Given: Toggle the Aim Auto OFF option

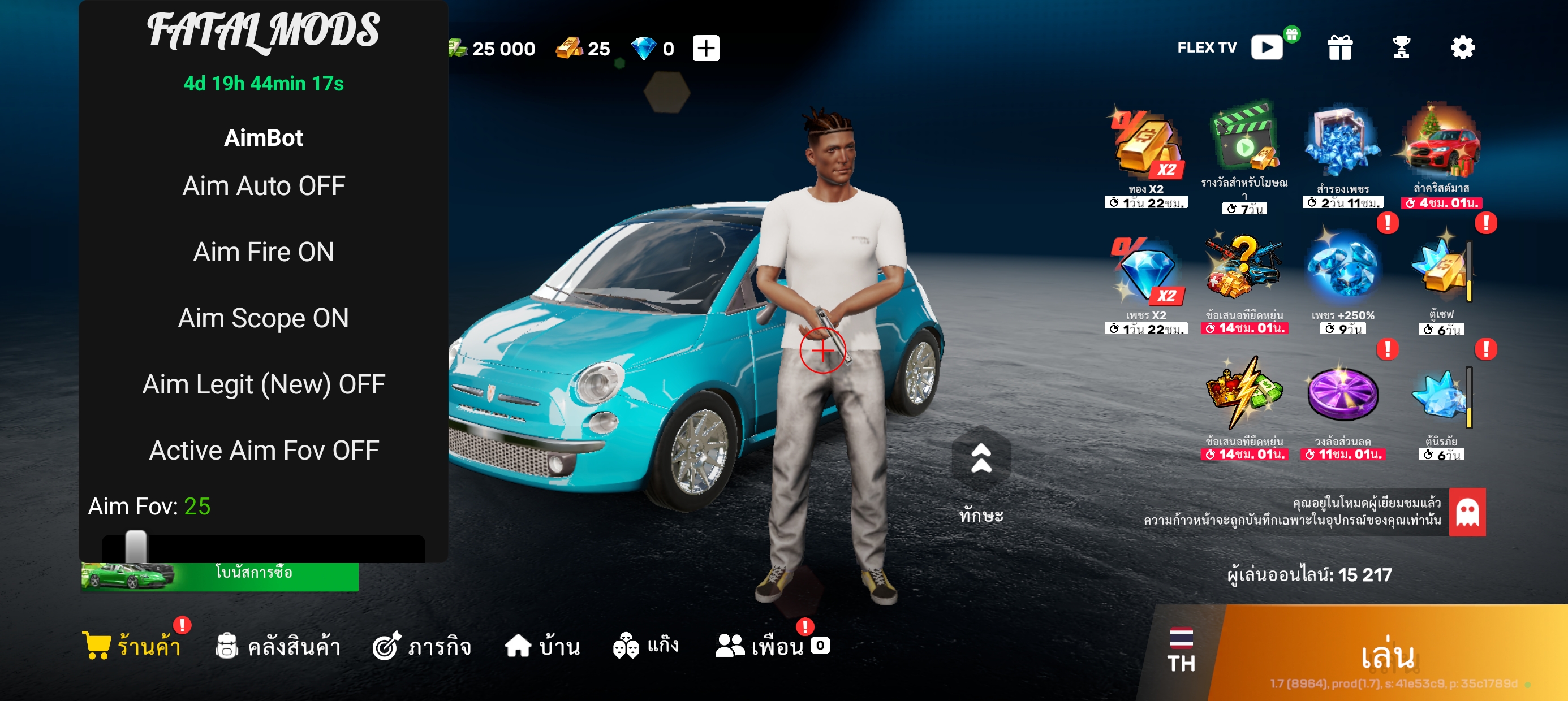Looking at the screenshot, I should tap(264, 186).
